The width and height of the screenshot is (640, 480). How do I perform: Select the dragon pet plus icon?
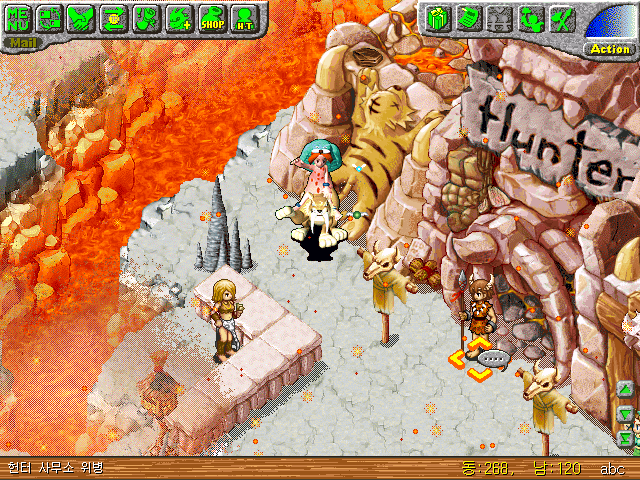[179, 18]
